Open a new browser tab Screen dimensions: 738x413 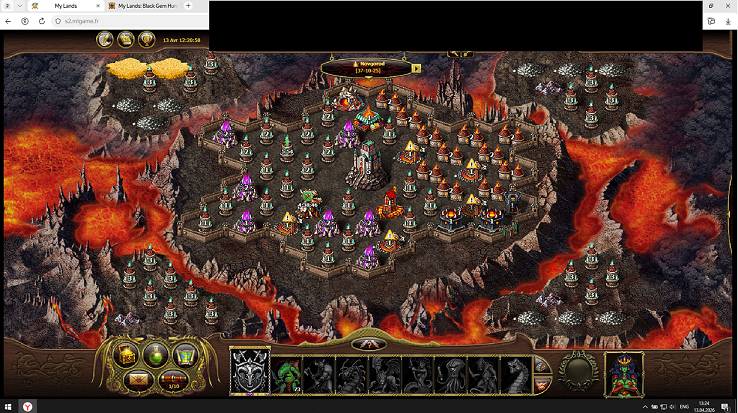(x=188, y=6)
